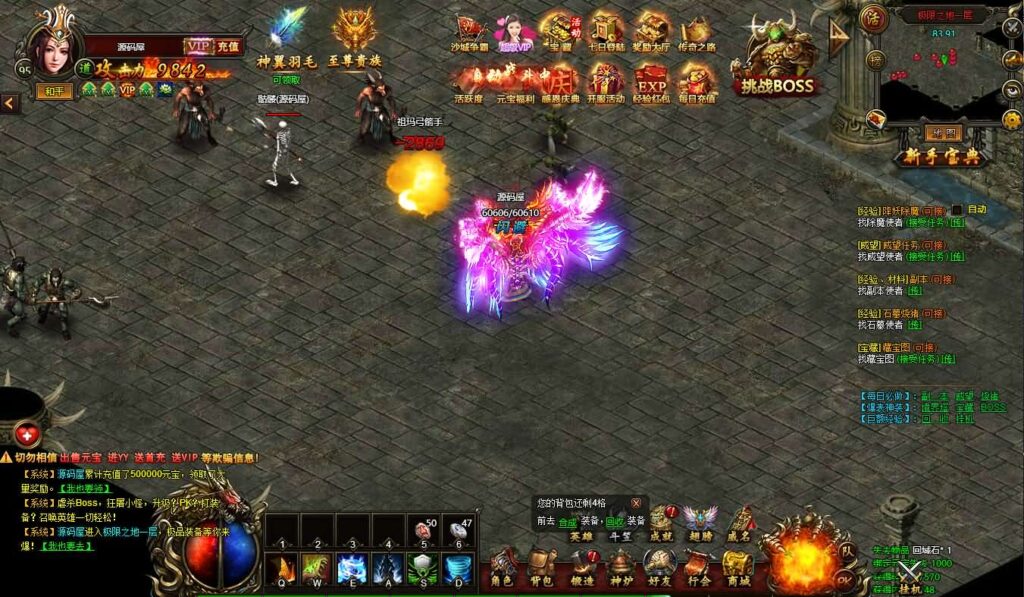Open the 至尊贵族 noble icon
This screenshot has width=1024, height=597.
tap(353, 35)
